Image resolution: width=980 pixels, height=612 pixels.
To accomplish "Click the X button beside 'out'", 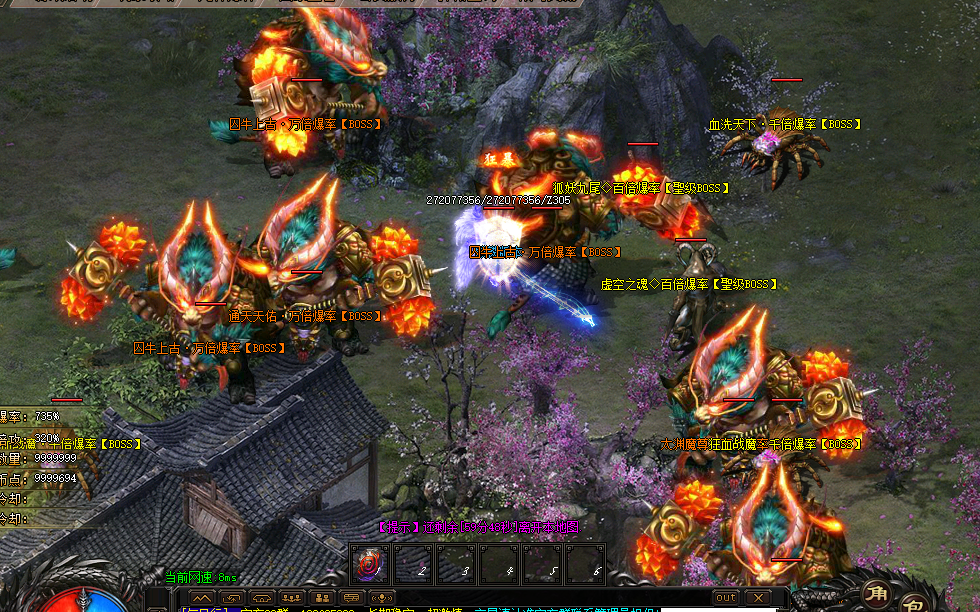I will [759, 597].
